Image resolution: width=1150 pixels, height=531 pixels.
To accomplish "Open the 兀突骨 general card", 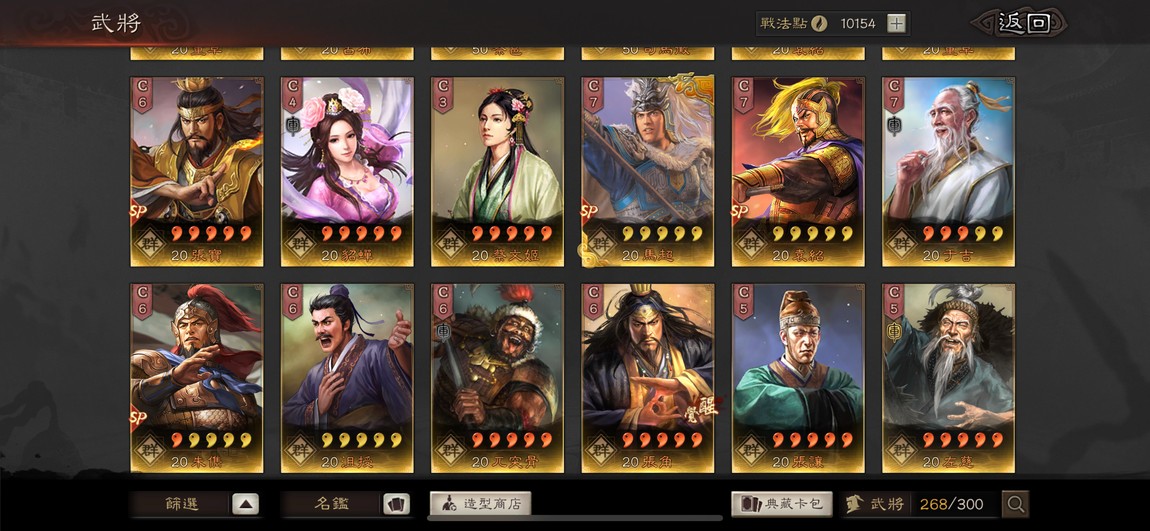I will click(x=497, y=377).
